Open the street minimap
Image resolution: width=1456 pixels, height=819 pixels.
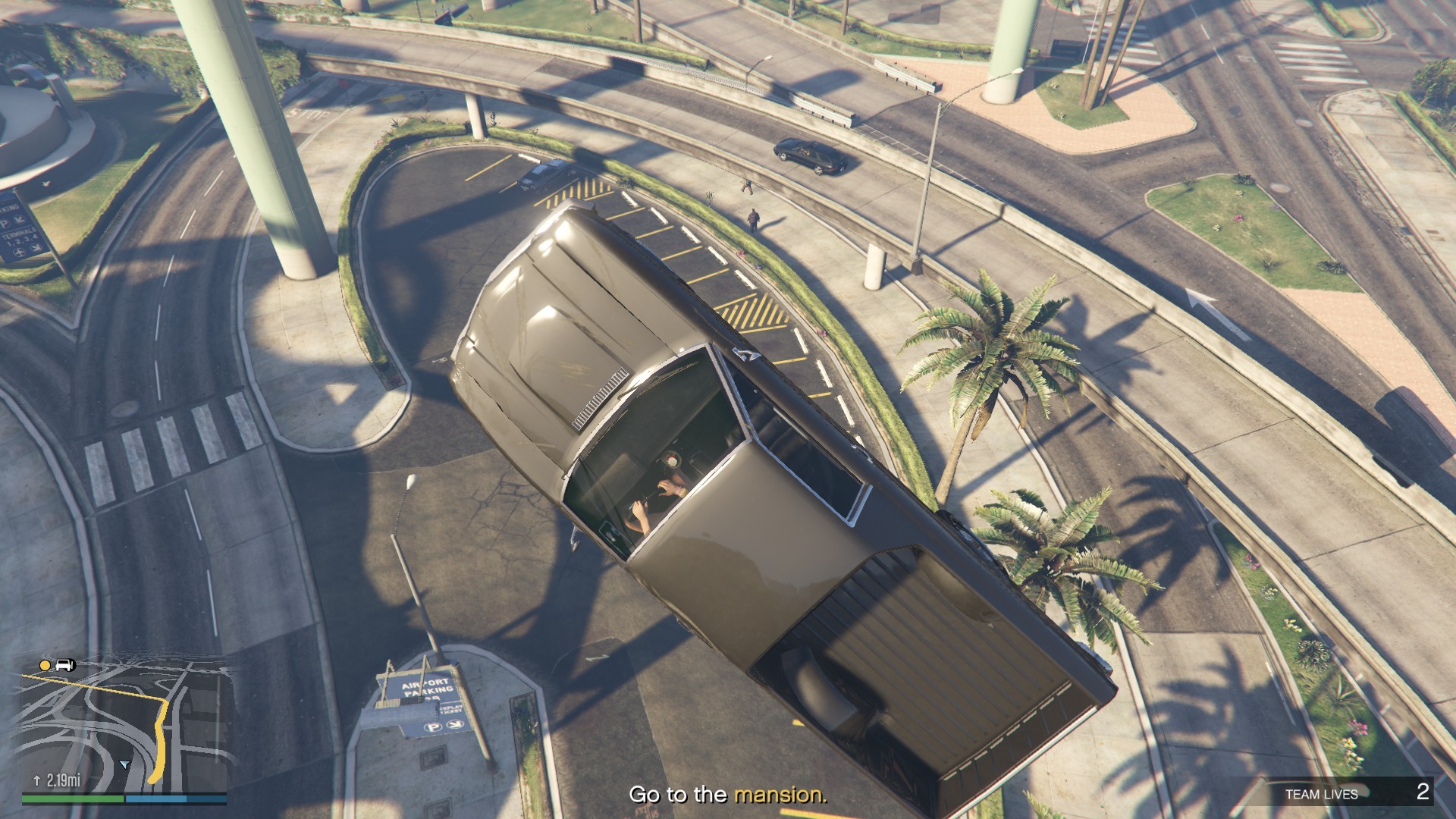124,724
